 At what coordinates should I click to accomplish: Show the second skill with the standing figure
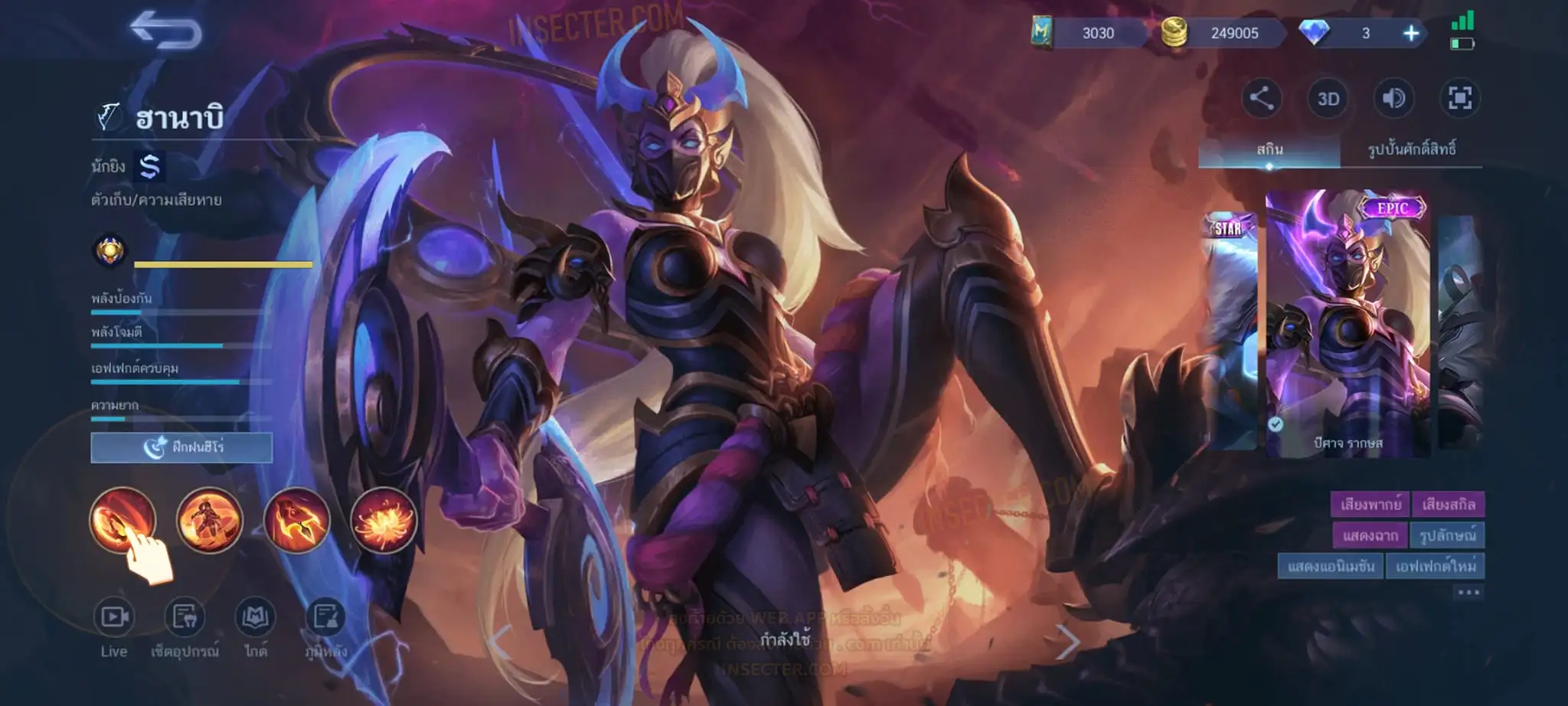point(209,520)
